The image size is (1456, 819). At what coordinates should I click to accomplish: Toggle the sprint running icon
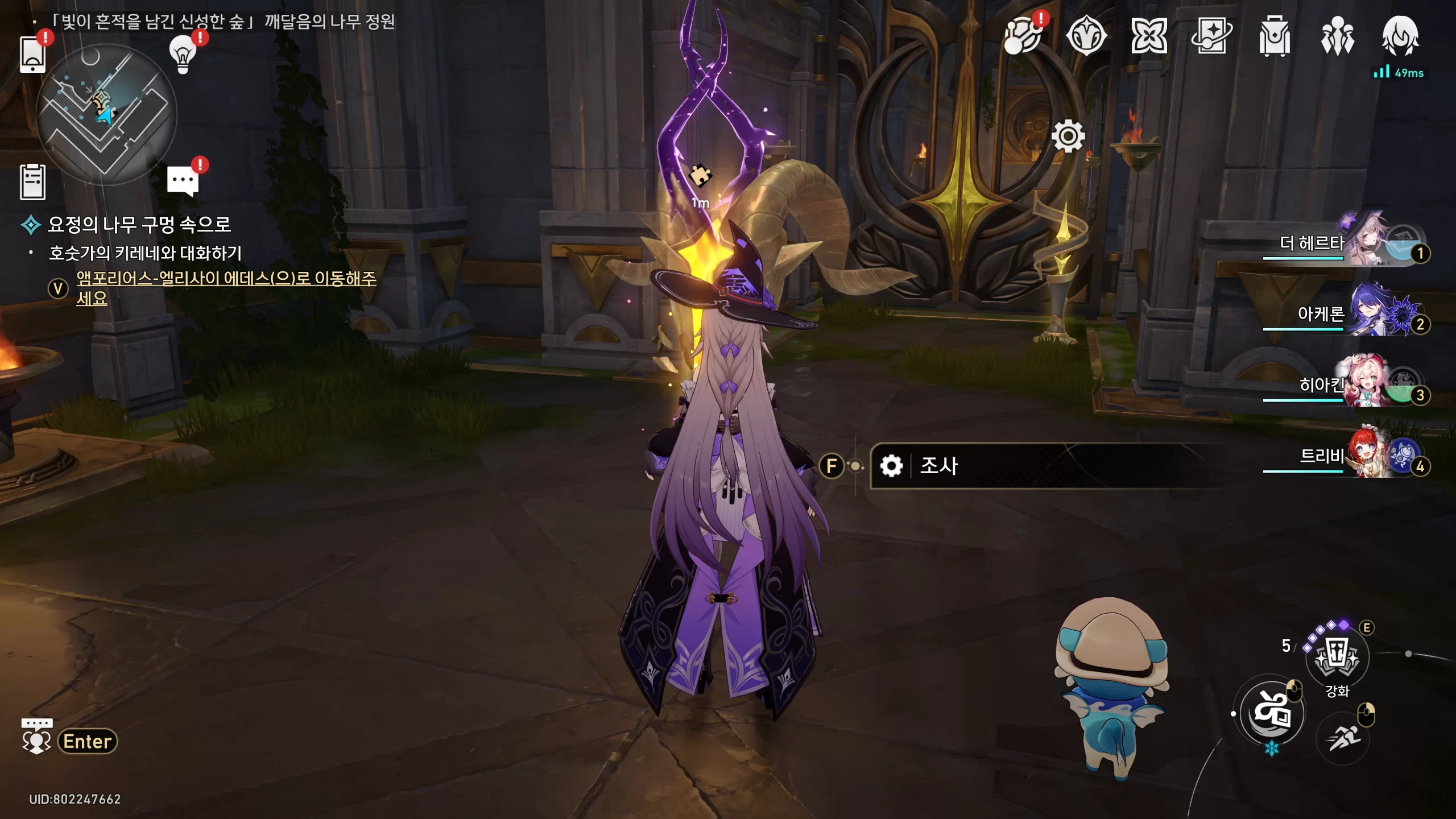point(1342,738)
